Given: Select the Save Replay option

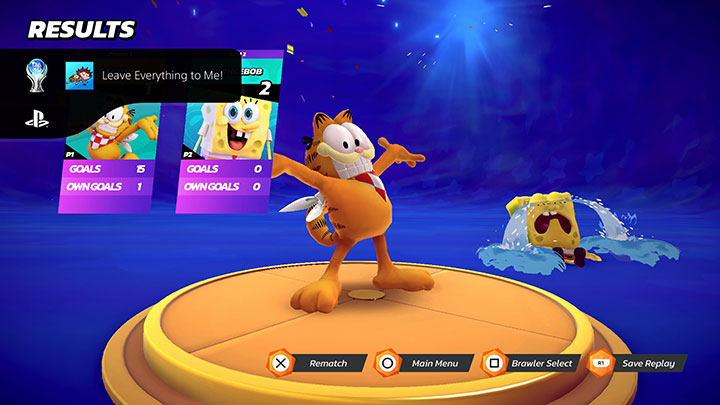Looking at the screenshot, I should (x=634, y=363).
